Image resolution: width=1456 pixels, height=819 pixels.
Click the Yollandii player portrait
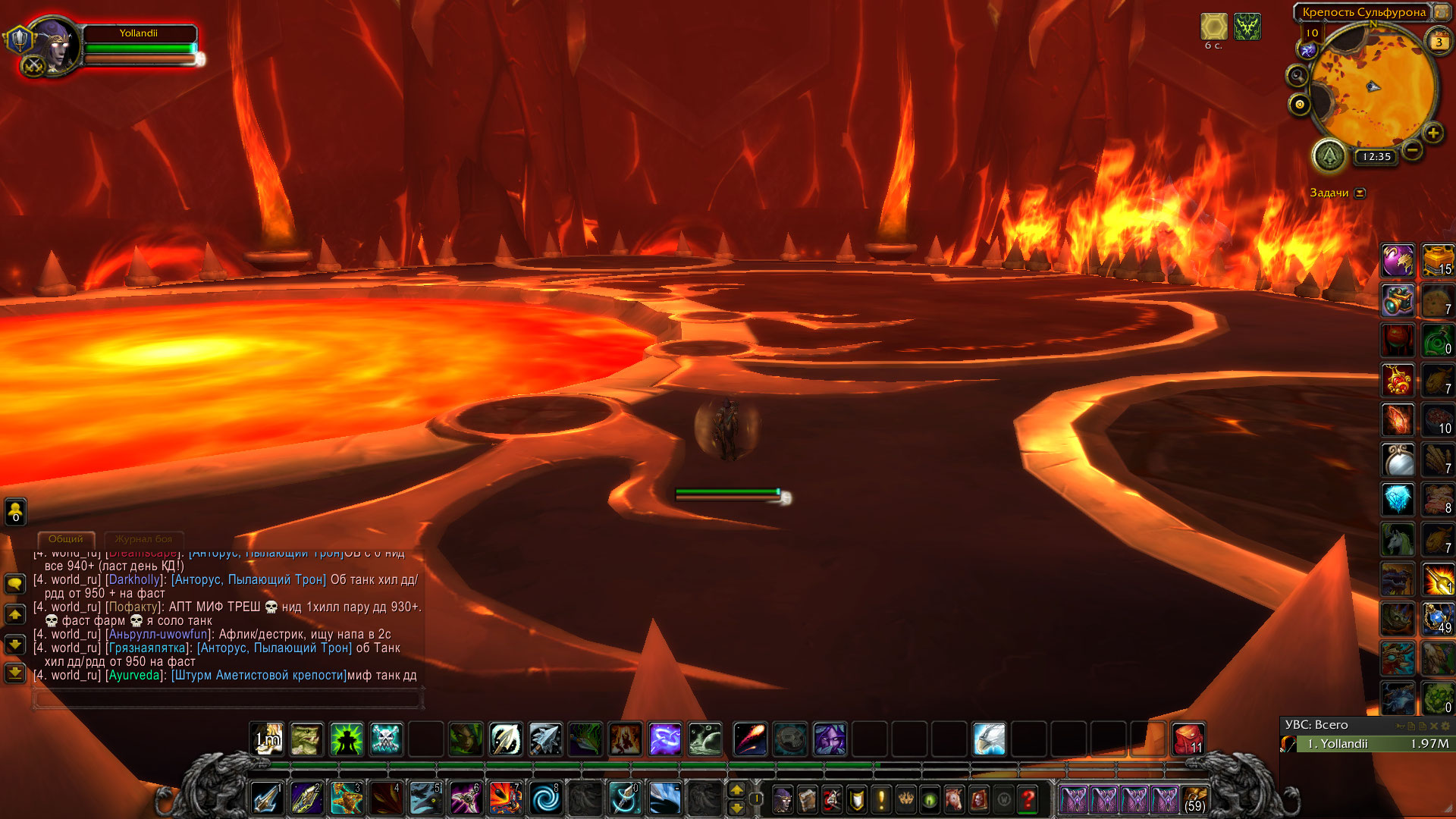pyautogui.click(x=53, y=45)
